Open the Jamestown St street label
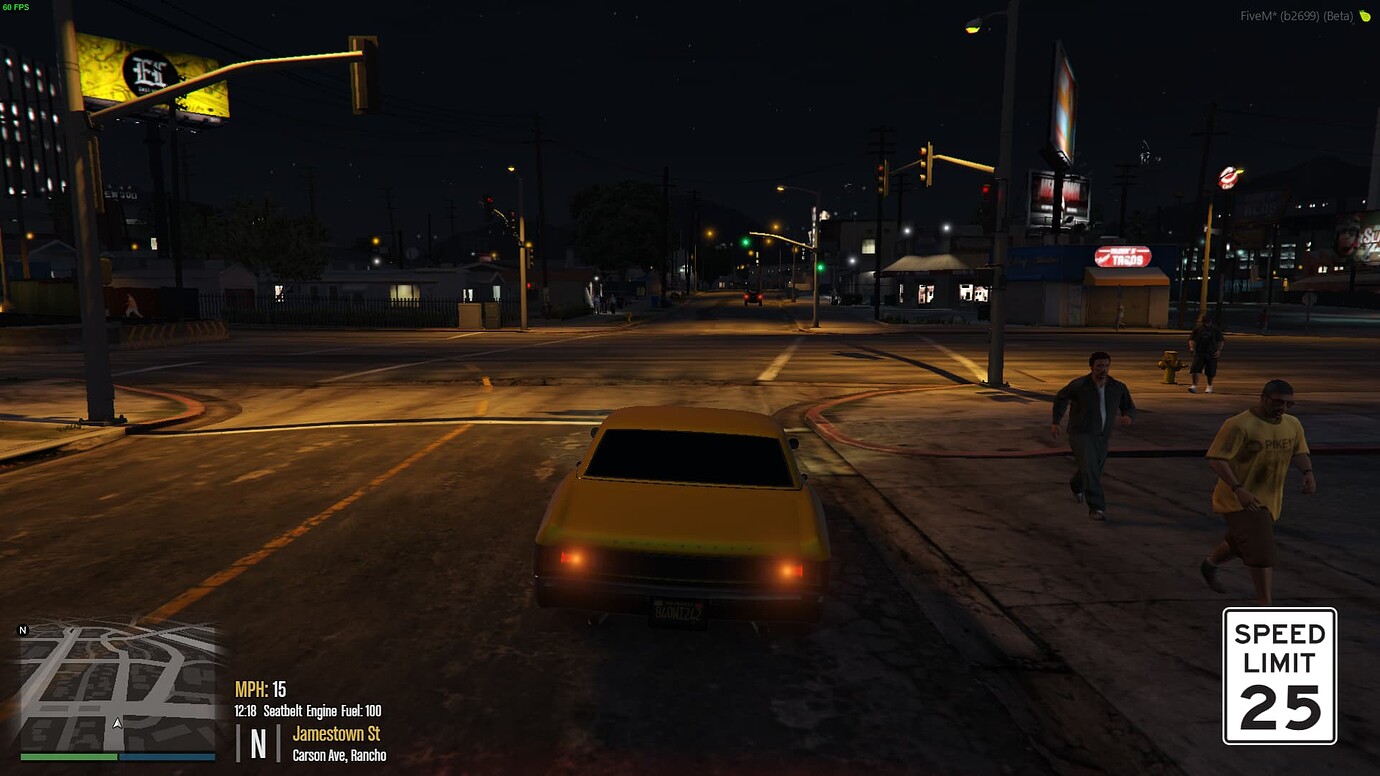The height and width of the screenshot is (776, 1380). (339, 733)
